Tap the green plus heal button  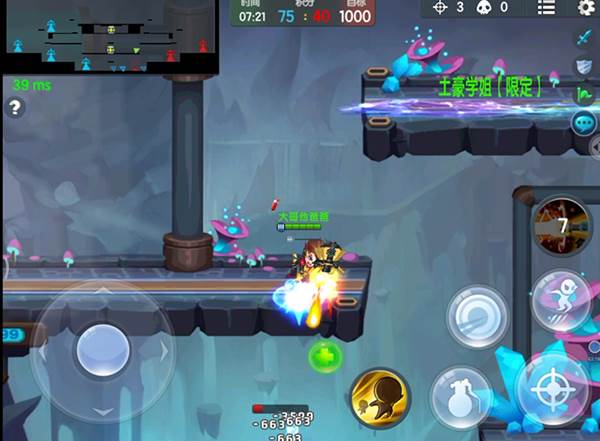point(325,355)
